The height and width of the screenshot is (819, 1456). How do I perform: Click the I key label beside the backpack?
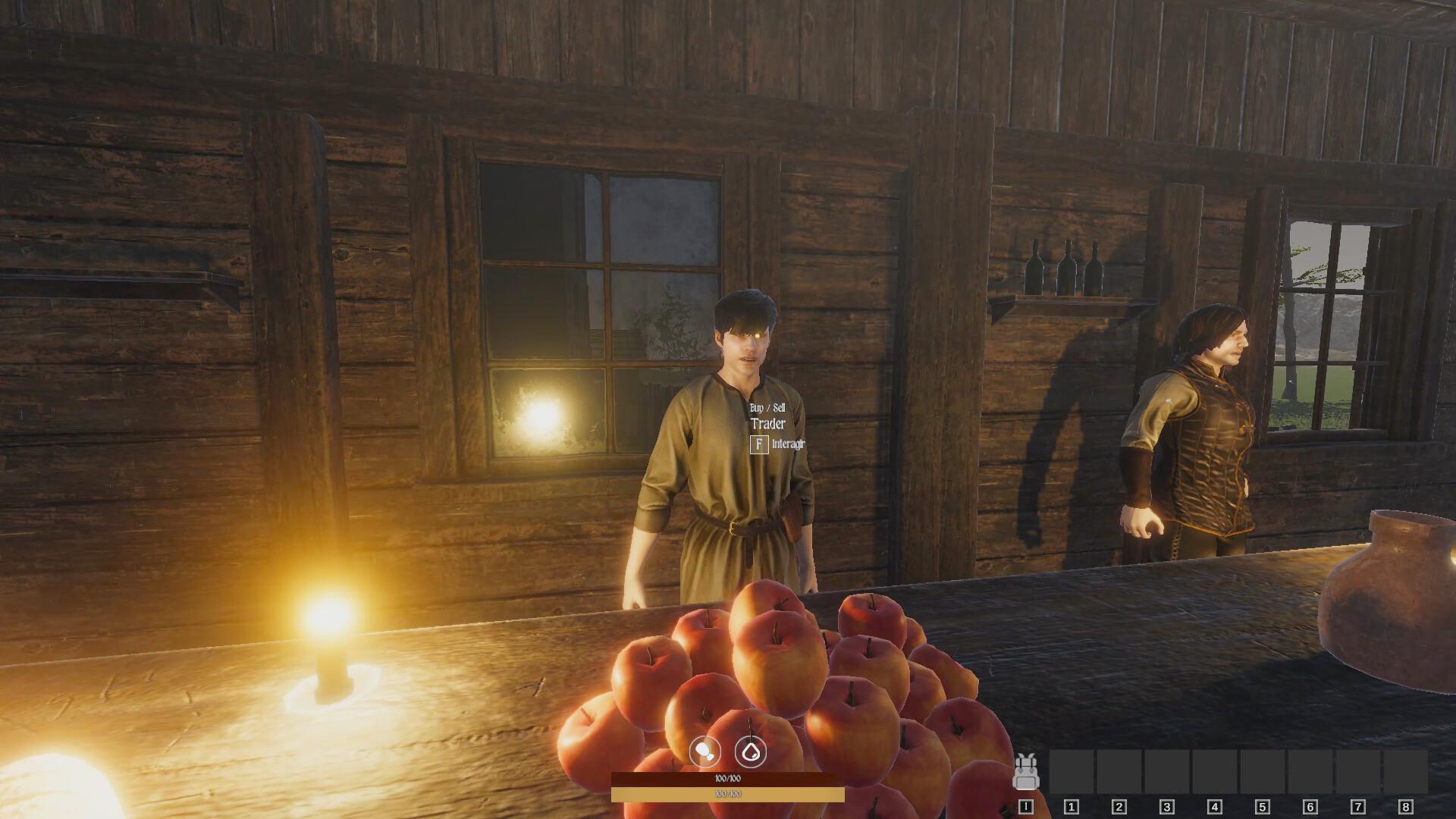click(1025, 807)
